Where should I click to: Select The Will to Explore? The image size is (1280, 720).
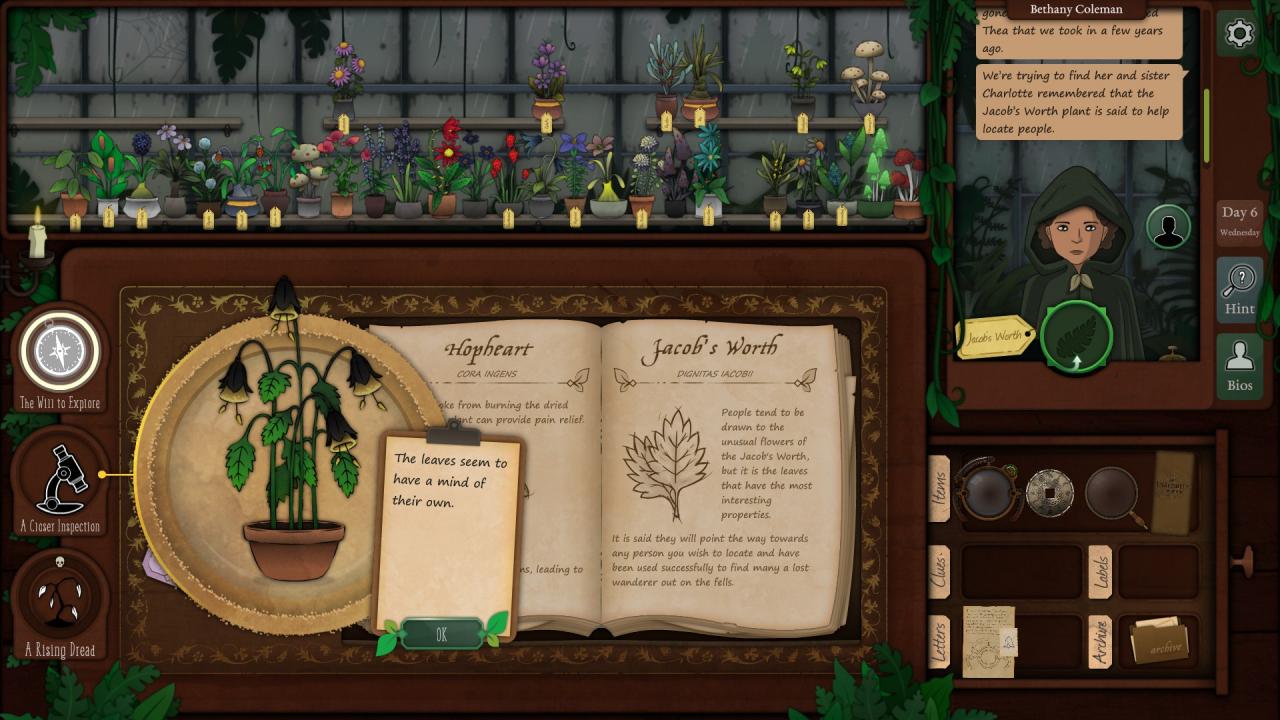(x=60, y=354)
